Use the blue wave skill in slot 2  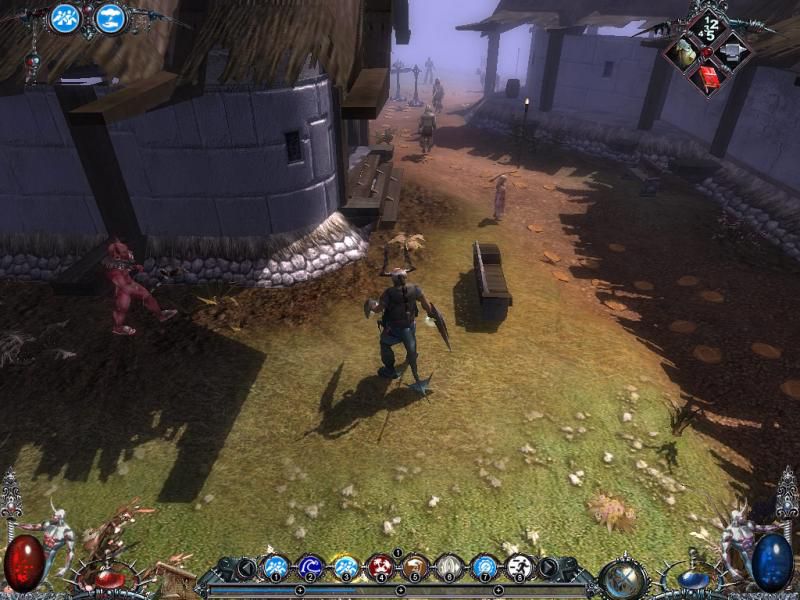click(x=310, y=568)
